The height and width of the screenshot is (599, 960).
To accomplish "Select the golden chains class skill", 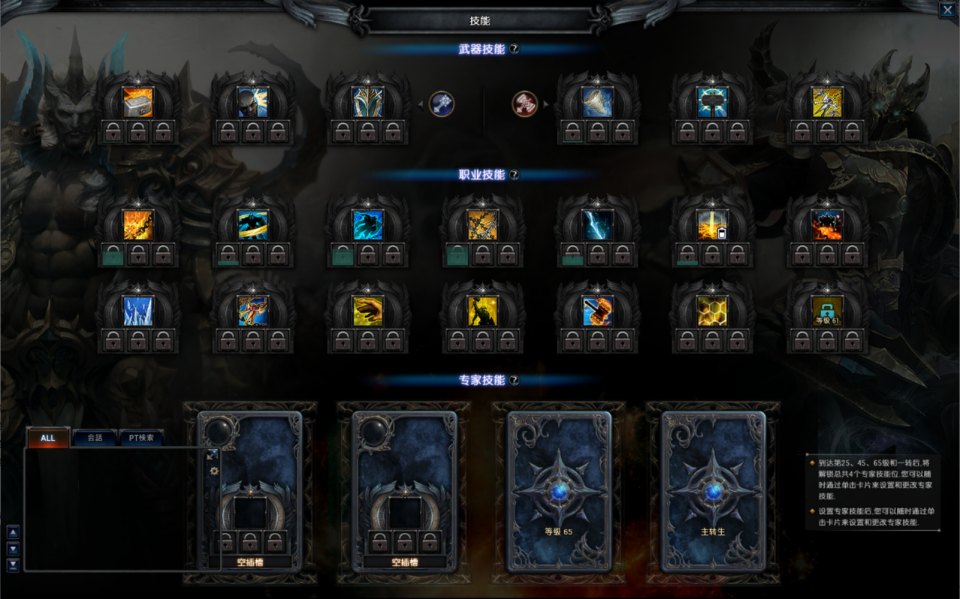I will (482, 224).
